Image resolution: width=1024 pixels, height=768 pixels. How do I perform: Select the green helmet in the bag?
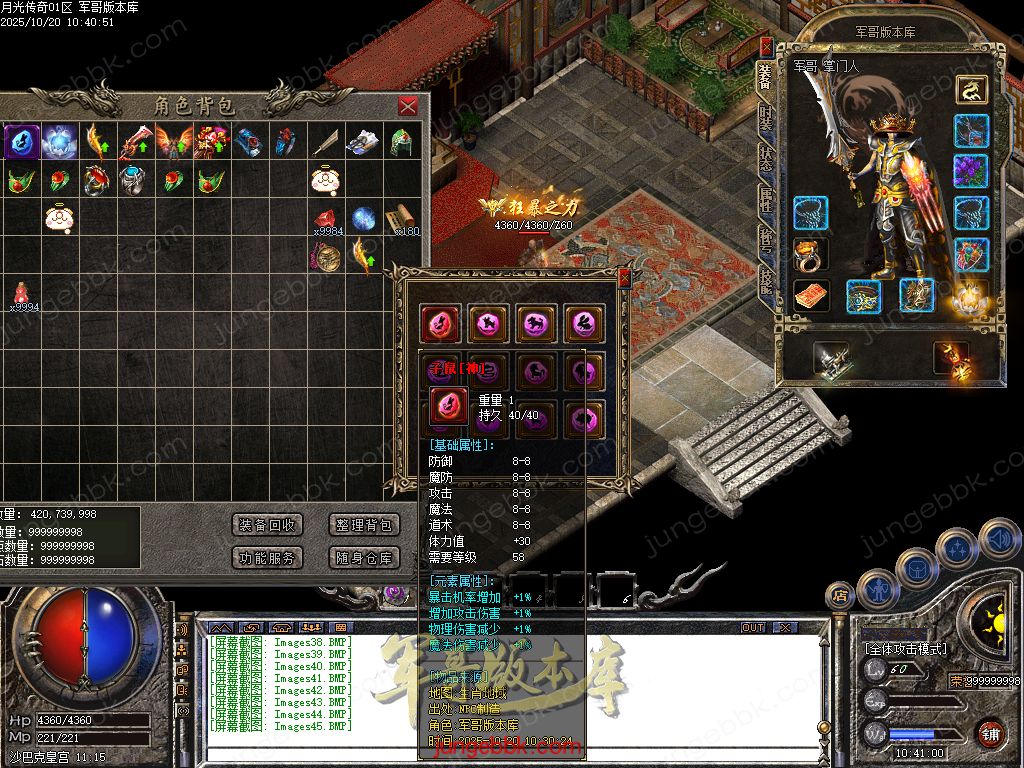[x=402, y=141]
